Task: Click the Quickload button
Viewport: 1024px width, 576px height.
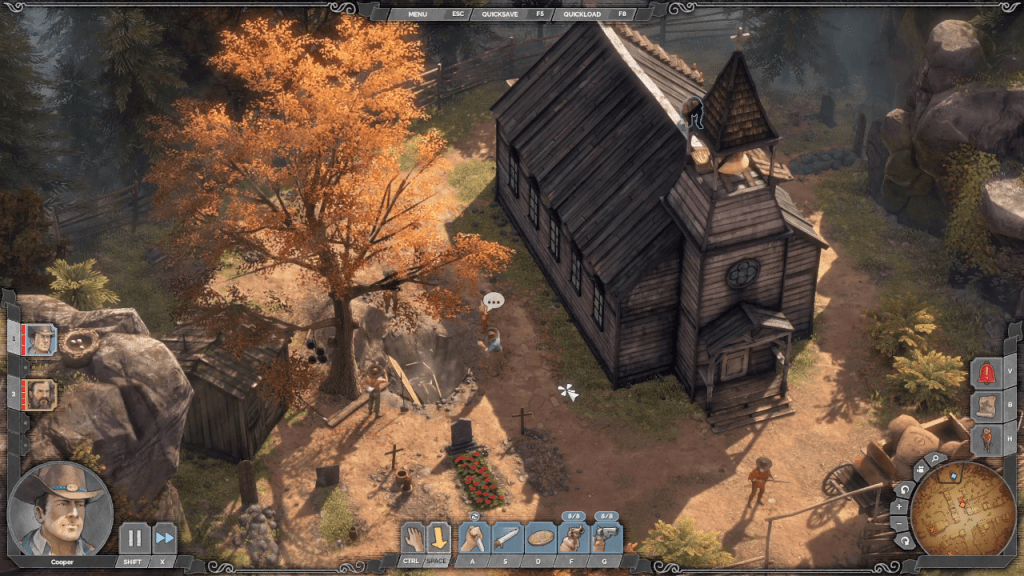Action: 581,14
